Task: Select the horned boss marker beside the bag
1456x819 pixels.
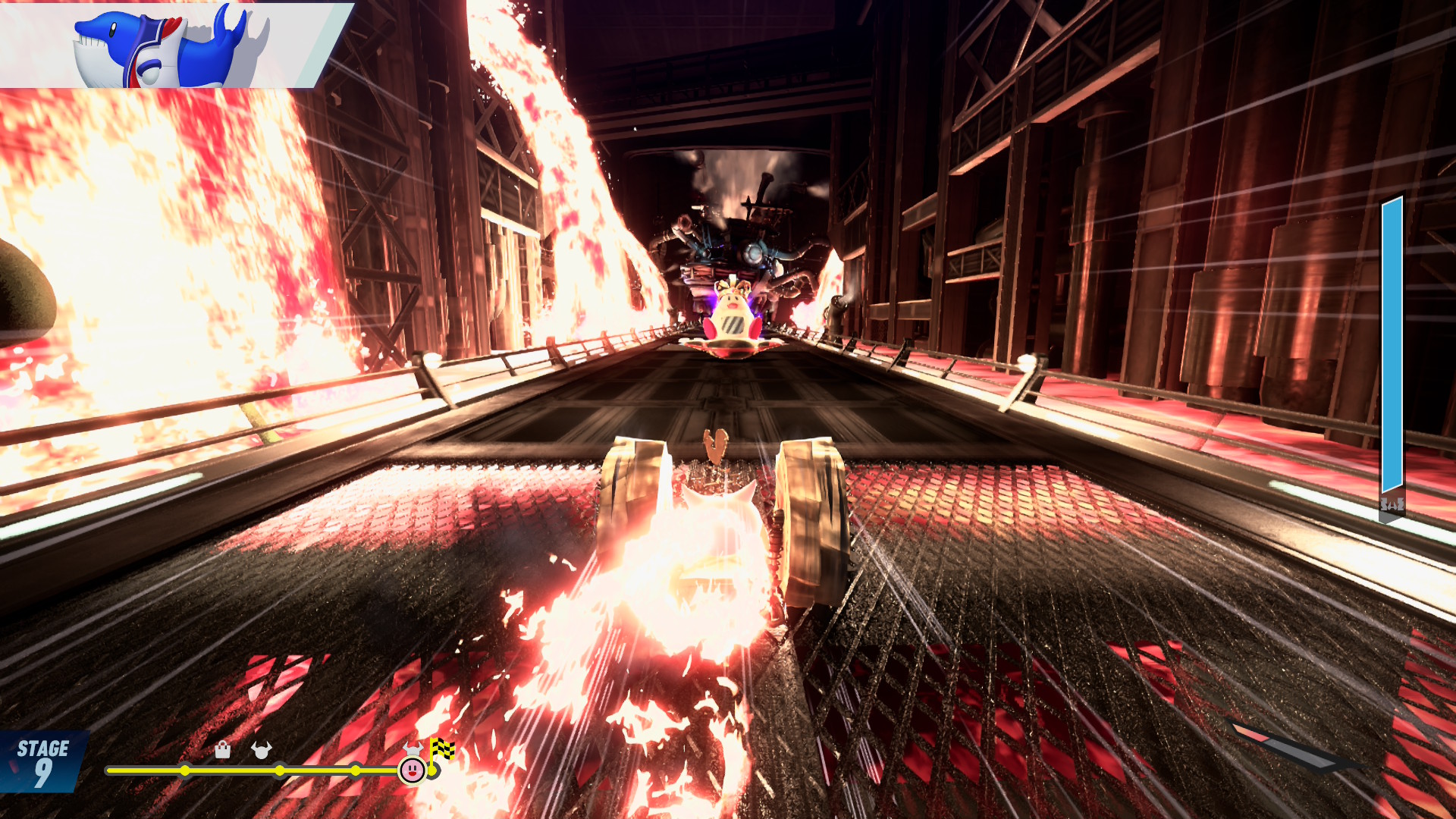Action: (x=262, y=750)
